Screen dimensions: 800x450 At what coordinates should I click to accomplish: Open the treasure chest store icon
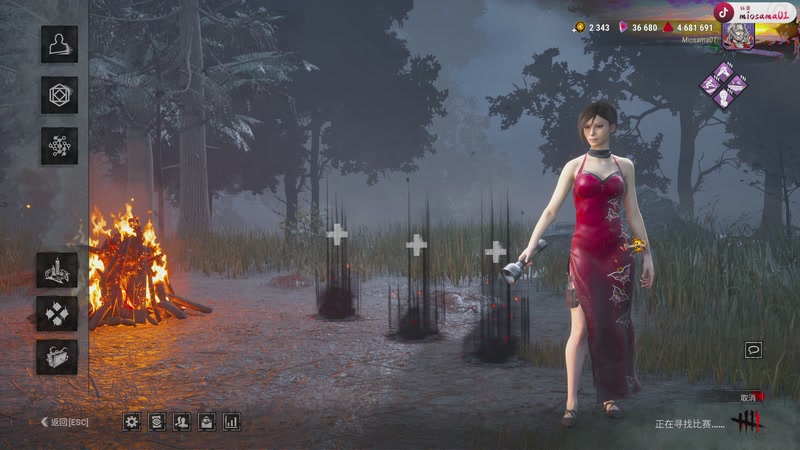57,357
